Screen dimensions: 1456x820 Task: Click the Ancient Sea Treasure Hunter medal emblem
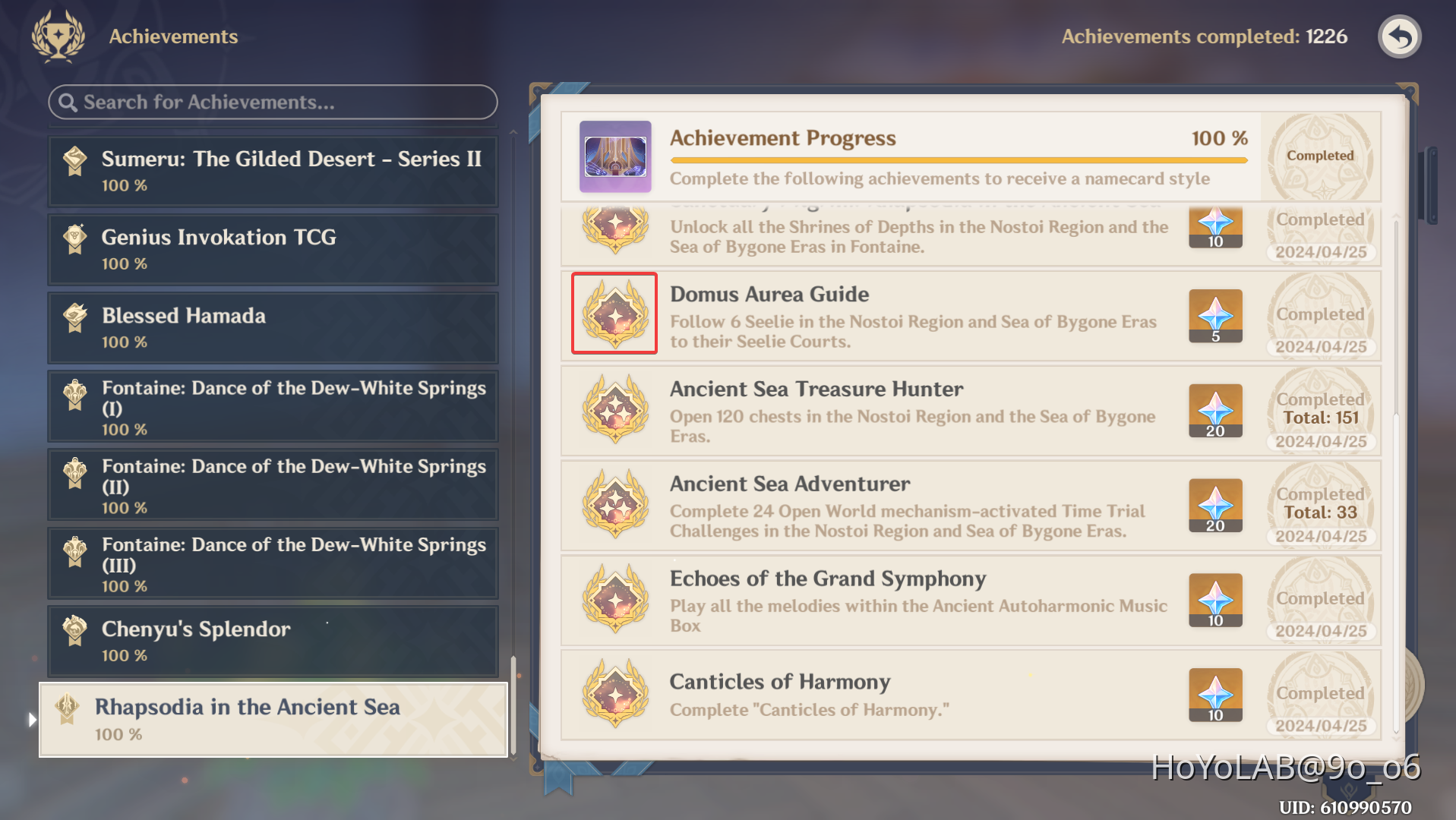tap(614, 410)
